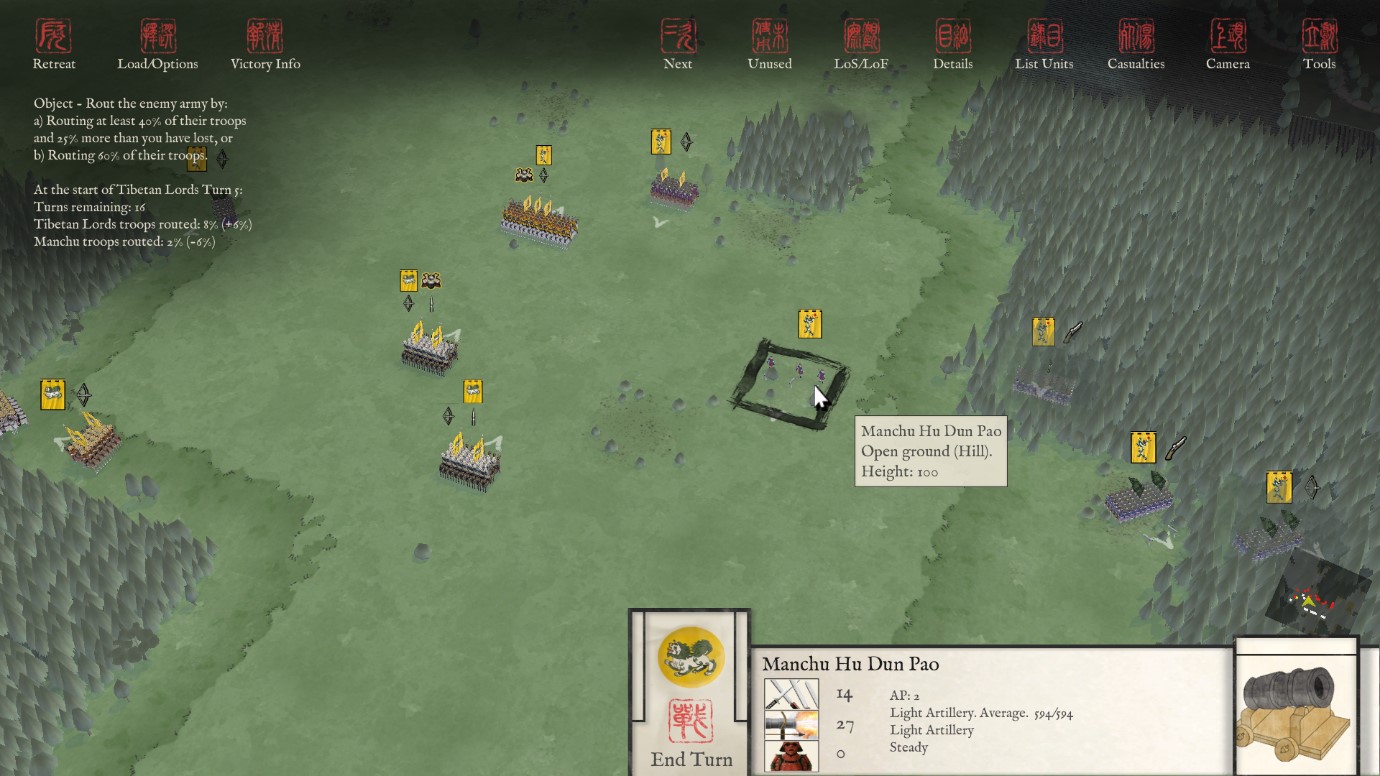The image size is (1380, 776).
Task: Open the unit Details panel
Action: click(953, 45)
